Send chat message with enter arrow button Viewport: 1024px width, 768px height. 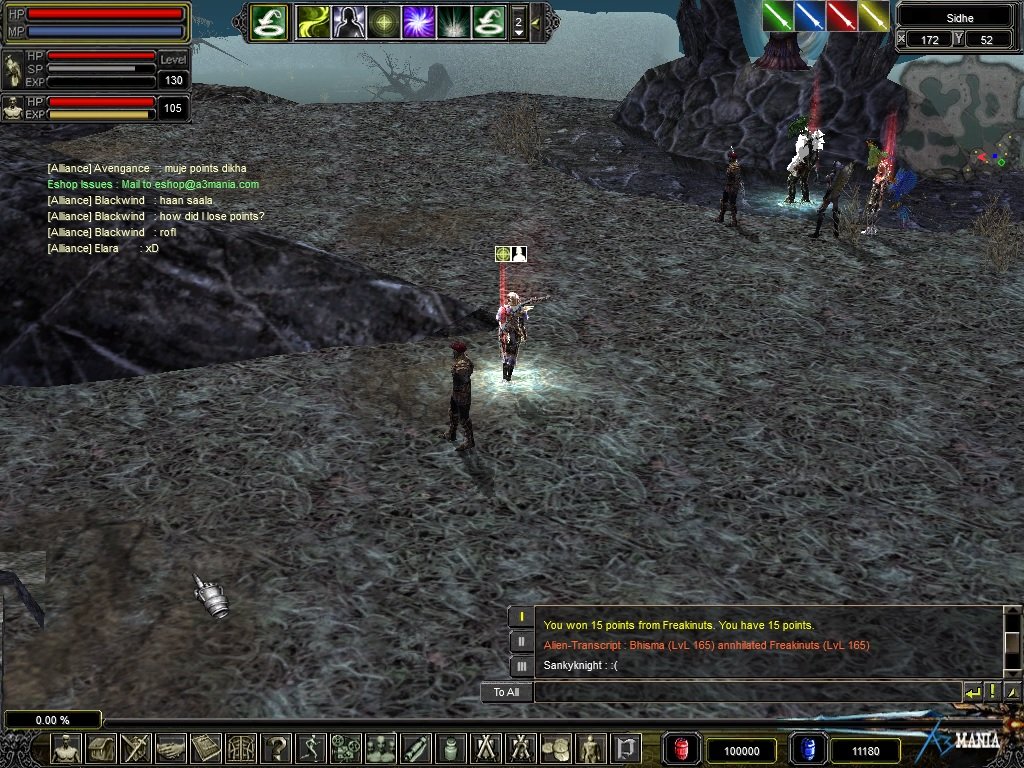(972, 692)
